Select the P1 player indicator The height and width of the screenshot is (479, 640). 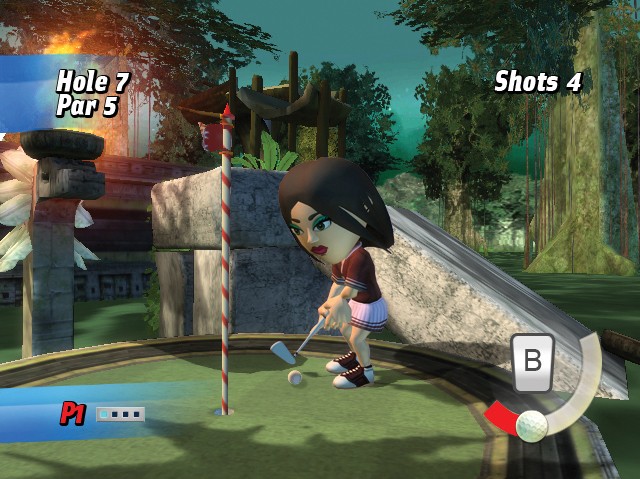click(x=72, y=414)
